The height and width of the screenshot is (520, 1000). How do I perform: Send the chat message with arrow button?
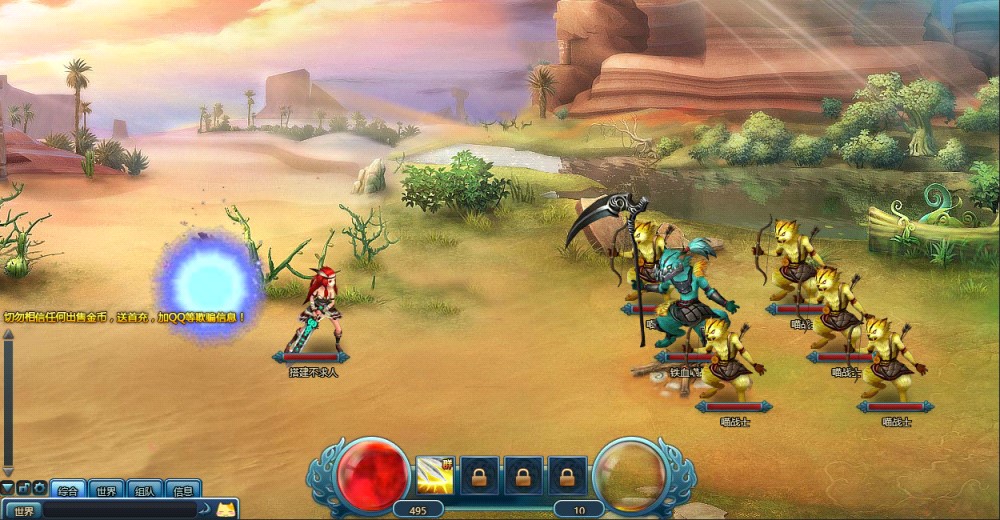204,510
